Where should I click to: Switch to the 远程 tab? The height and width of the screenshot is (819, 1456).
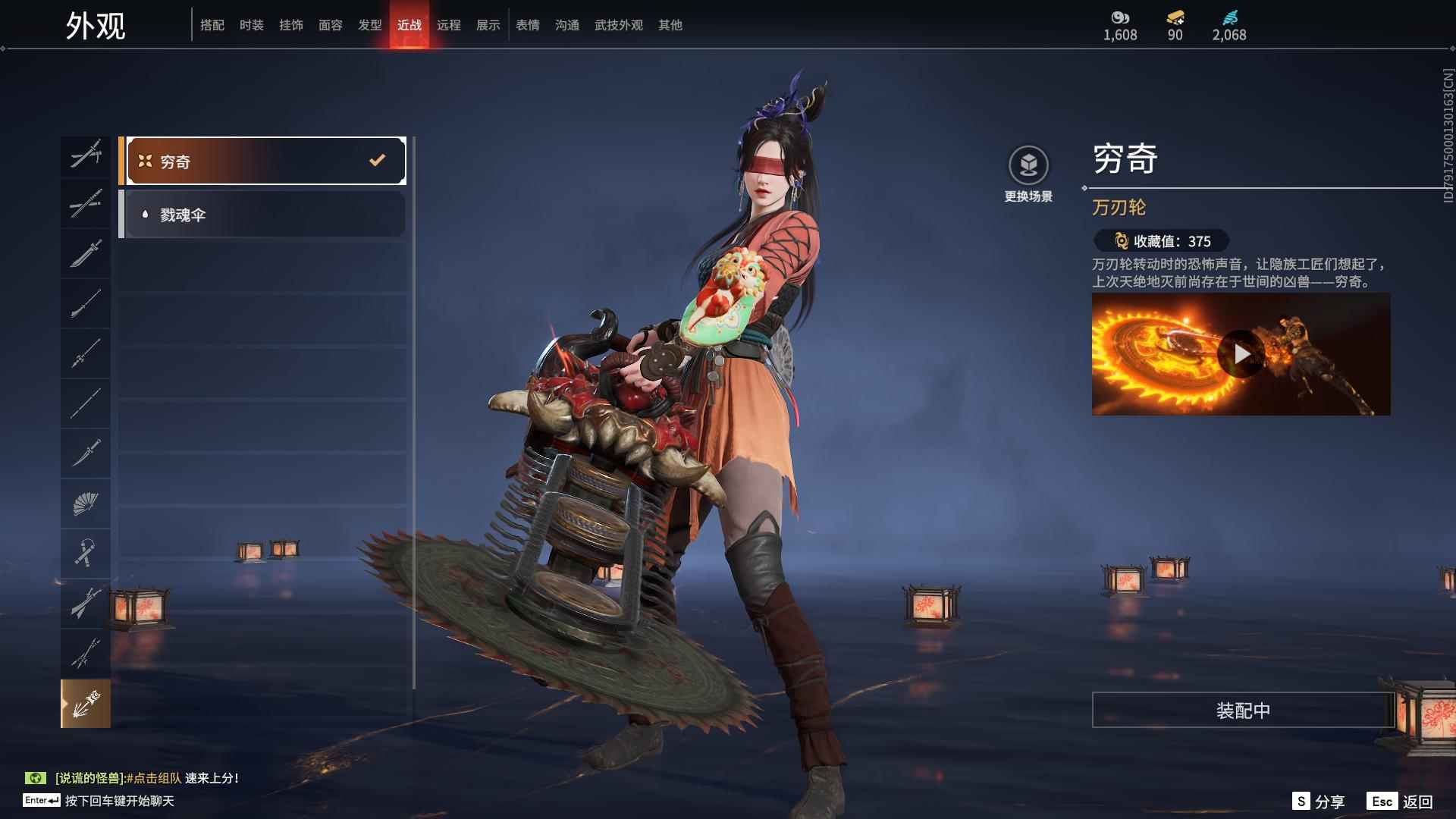coord(449,25)
